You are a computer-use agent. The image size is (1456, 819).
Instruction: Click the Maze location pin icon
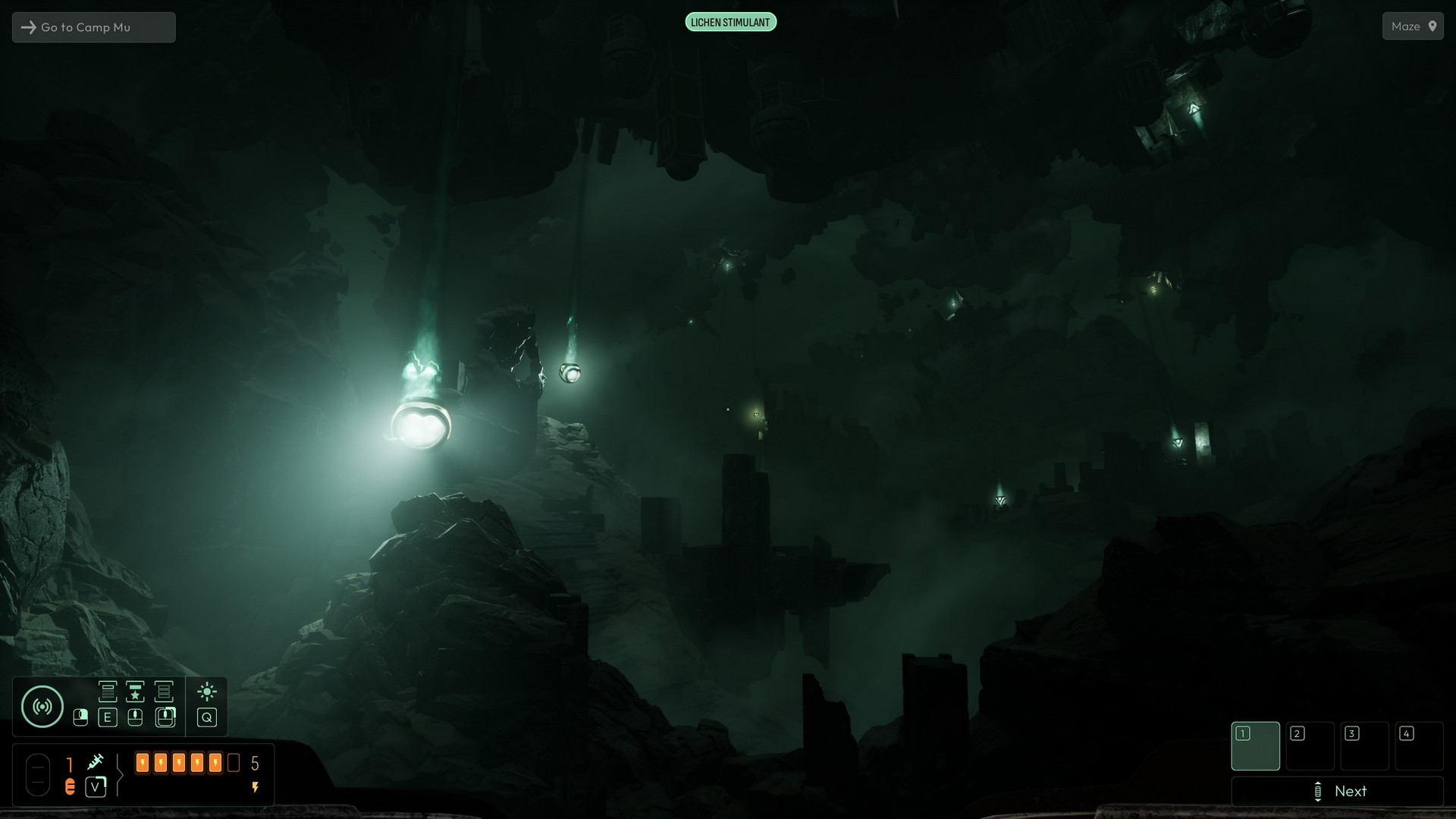1433,26
